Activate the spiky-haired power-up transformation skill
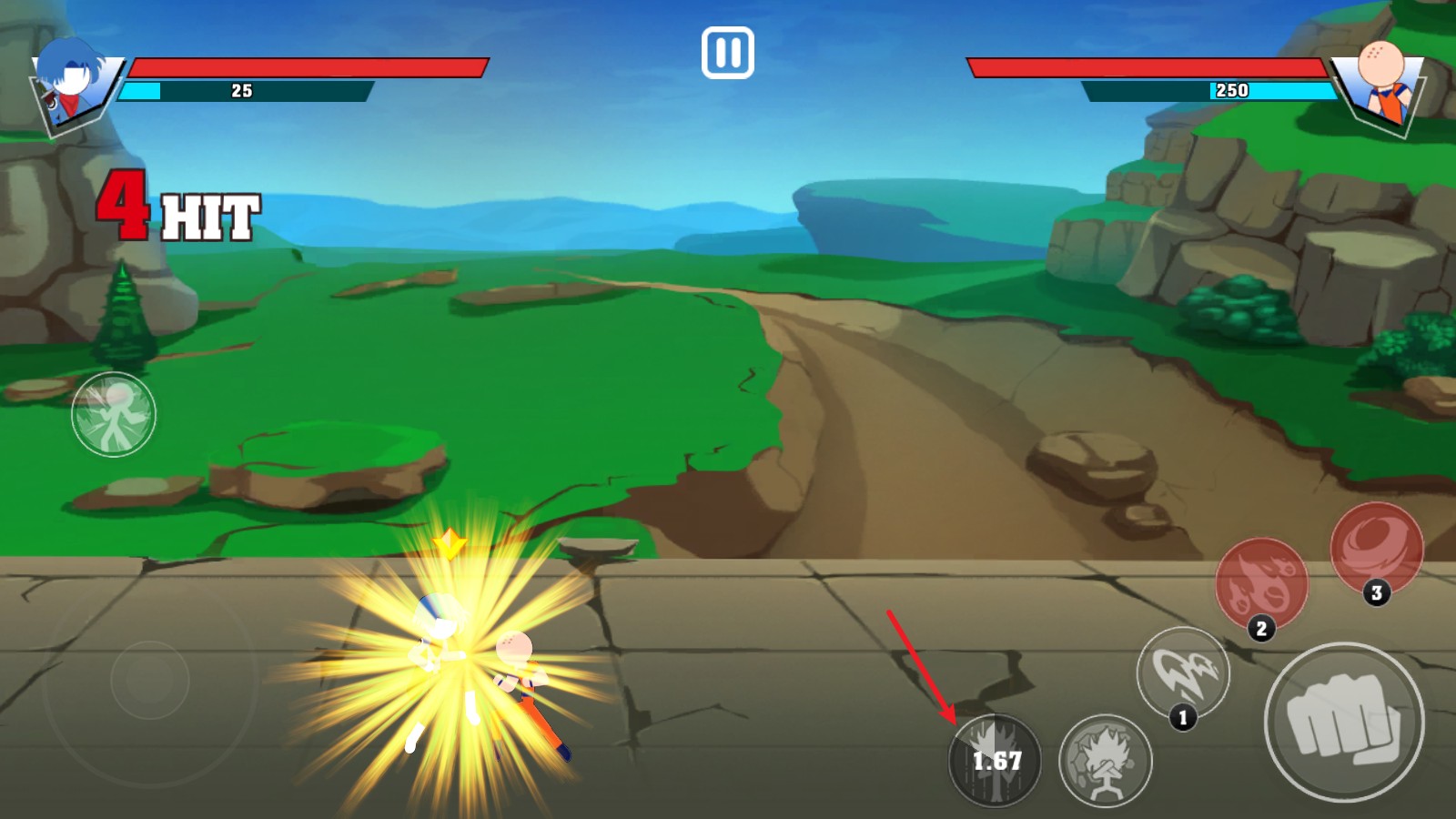Image resolution: width=1456 pixels, height=819 pixels. point(1105,761)
